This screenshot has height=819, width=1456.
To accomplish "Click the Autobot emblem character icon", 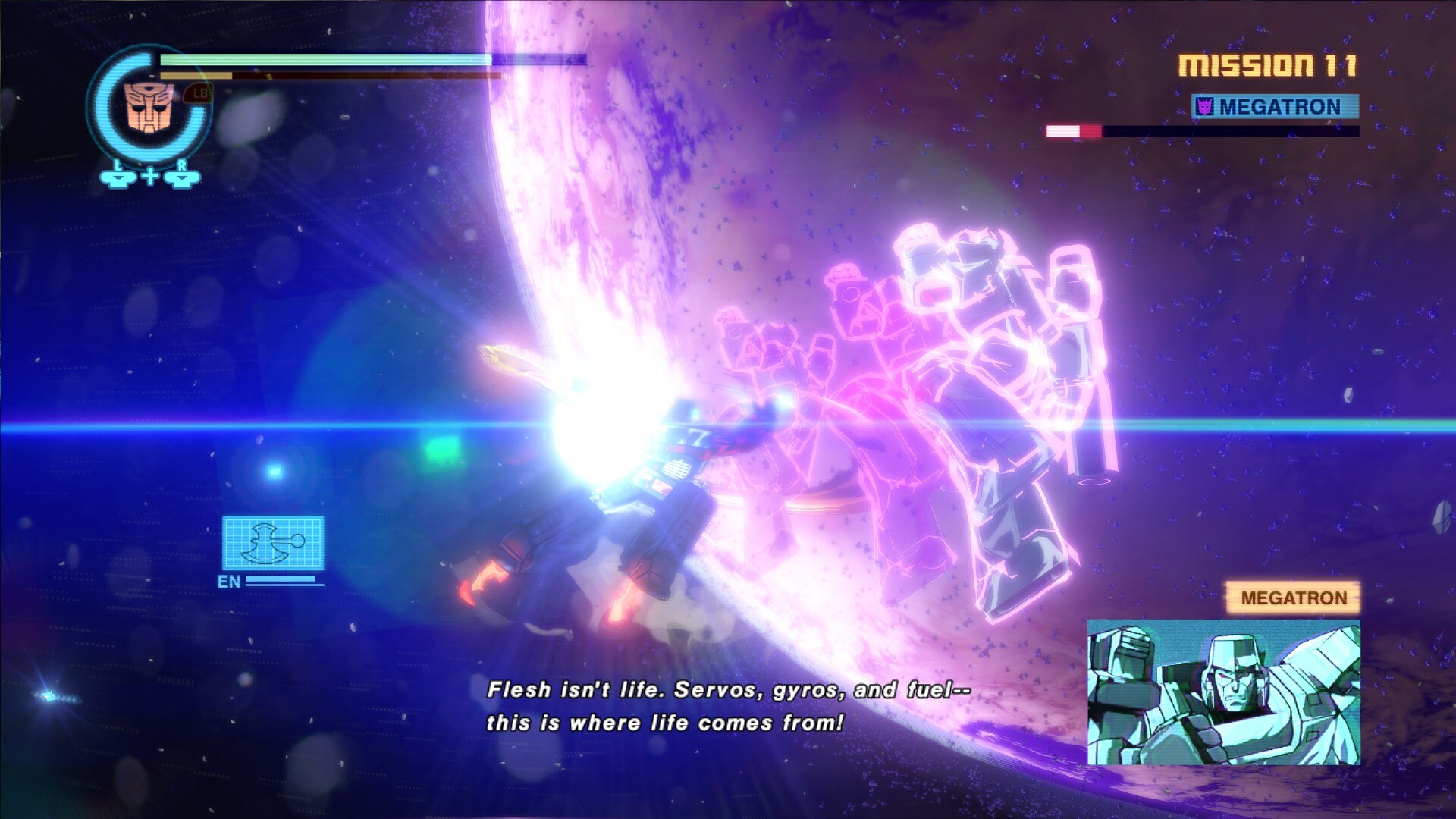I will (149, 108).
